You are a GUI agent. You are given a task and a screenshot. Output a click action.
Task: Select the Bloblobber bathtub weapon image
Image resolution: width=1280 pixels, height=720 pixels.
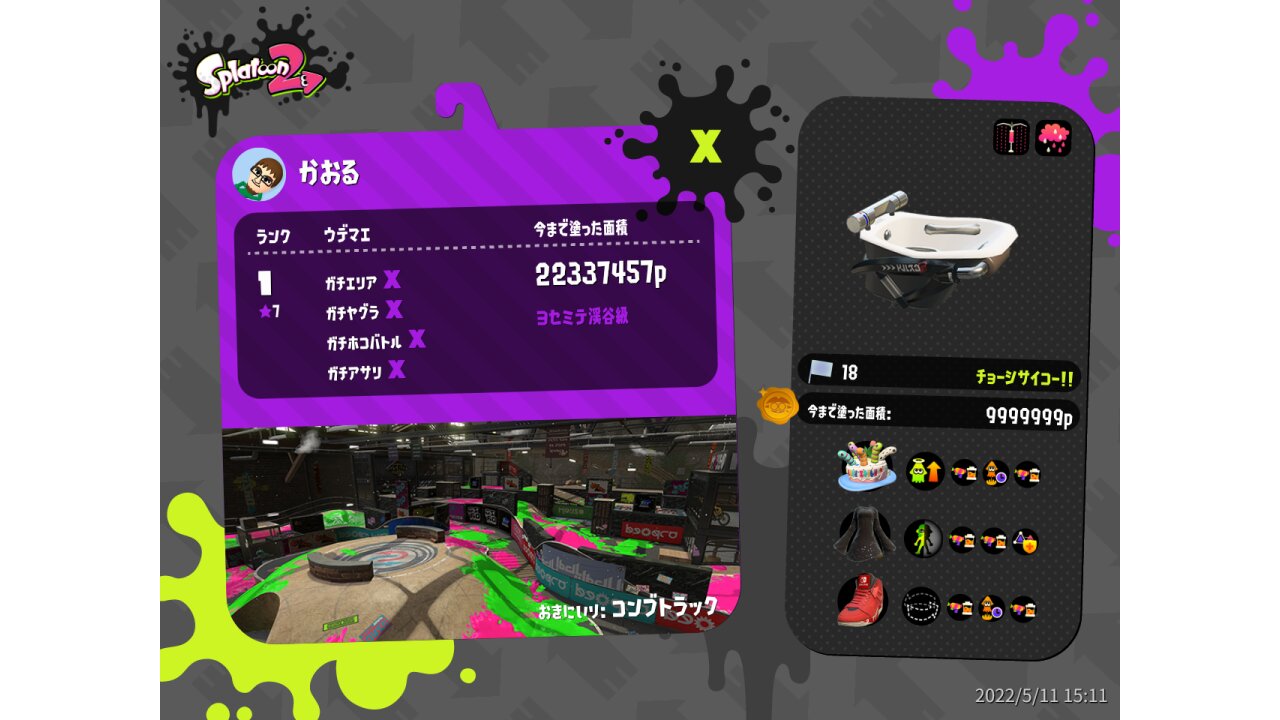(930, 243)
